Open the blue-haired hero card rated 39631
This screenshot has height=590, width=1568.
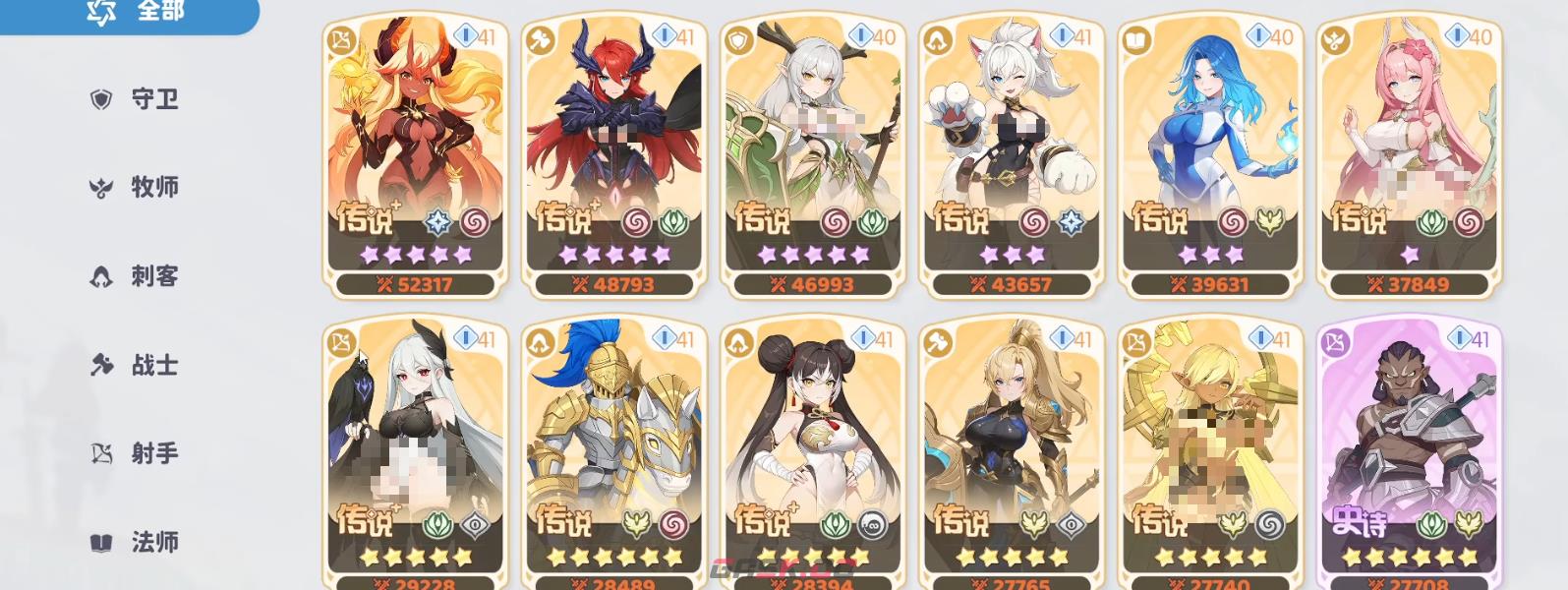[x=1209, y=157]
